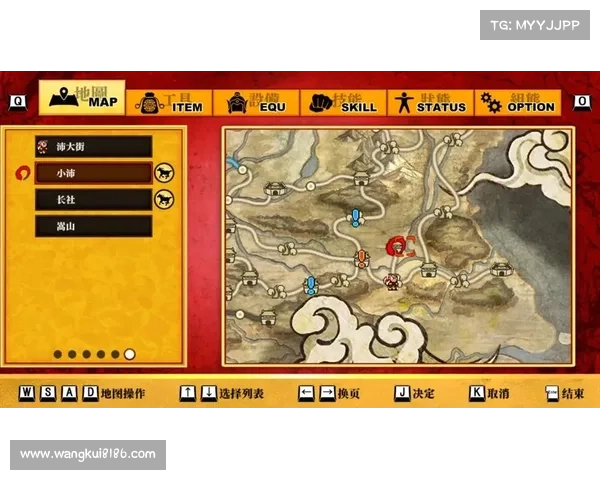Open the SKILL tab

click(x=343, y=103)
